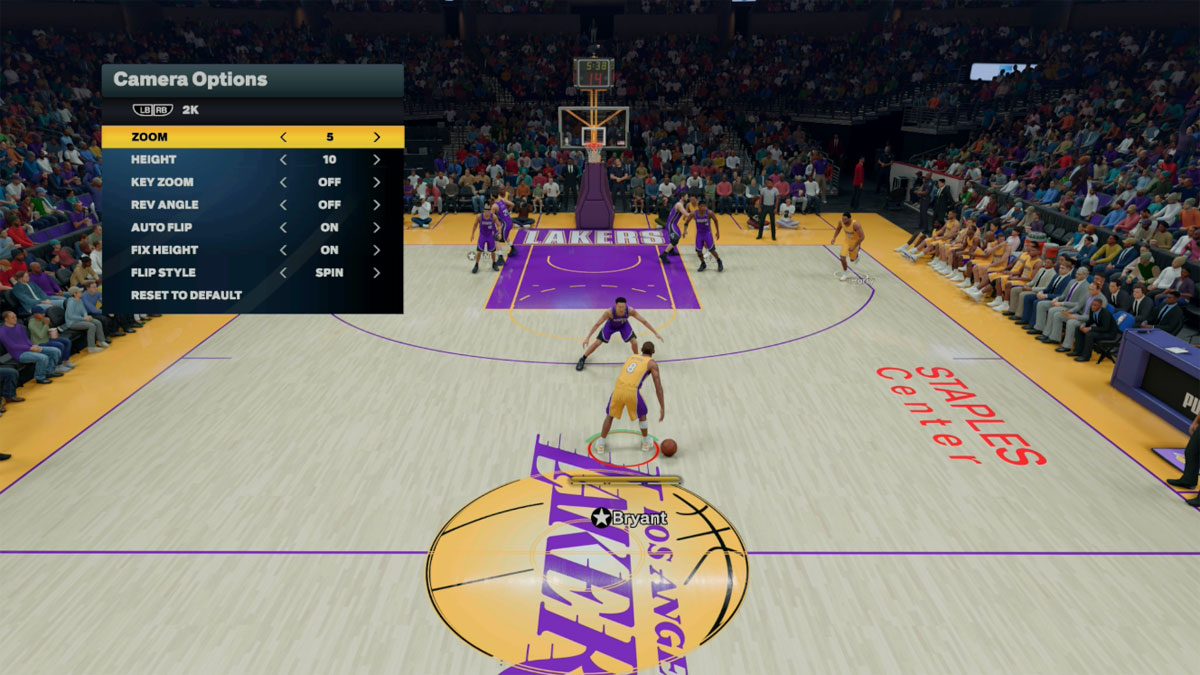The width and height of the screenshot is (1200, 675).
Task: Lower the Height value using left arrow
Action: click(x=283, y=160)
